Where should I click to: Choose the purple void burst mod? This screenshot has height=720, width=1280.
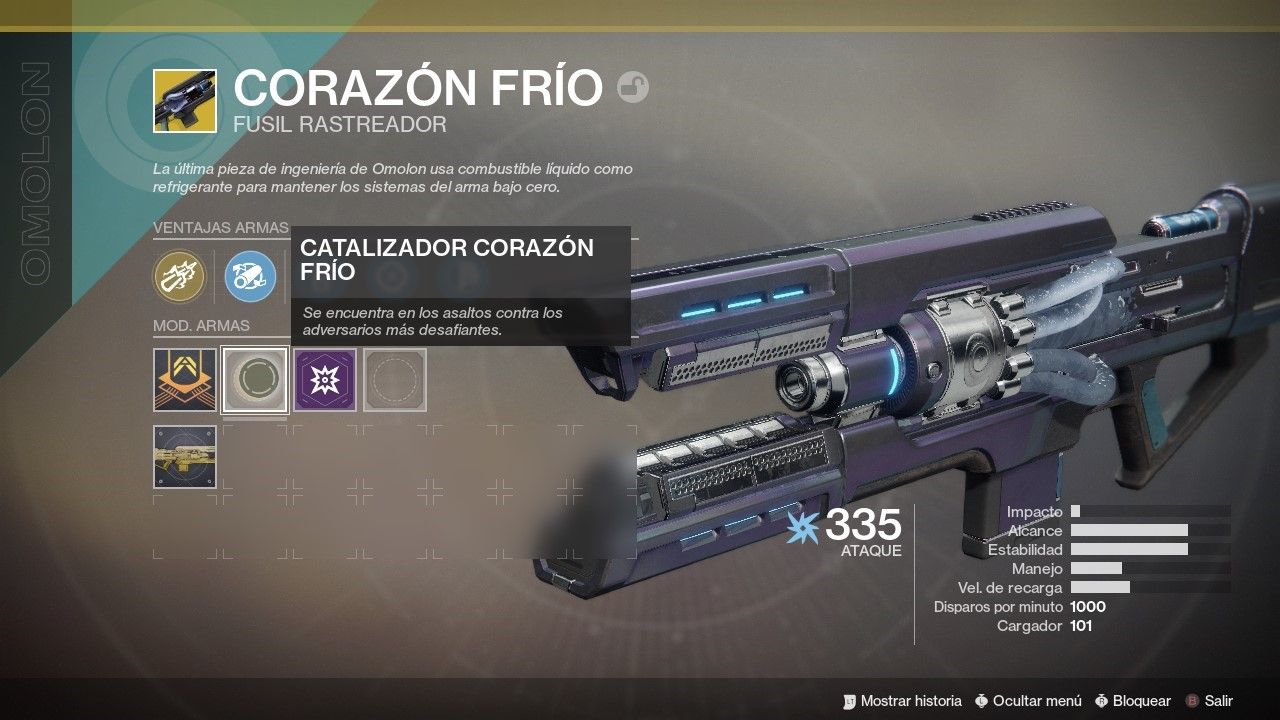[325, 379]
